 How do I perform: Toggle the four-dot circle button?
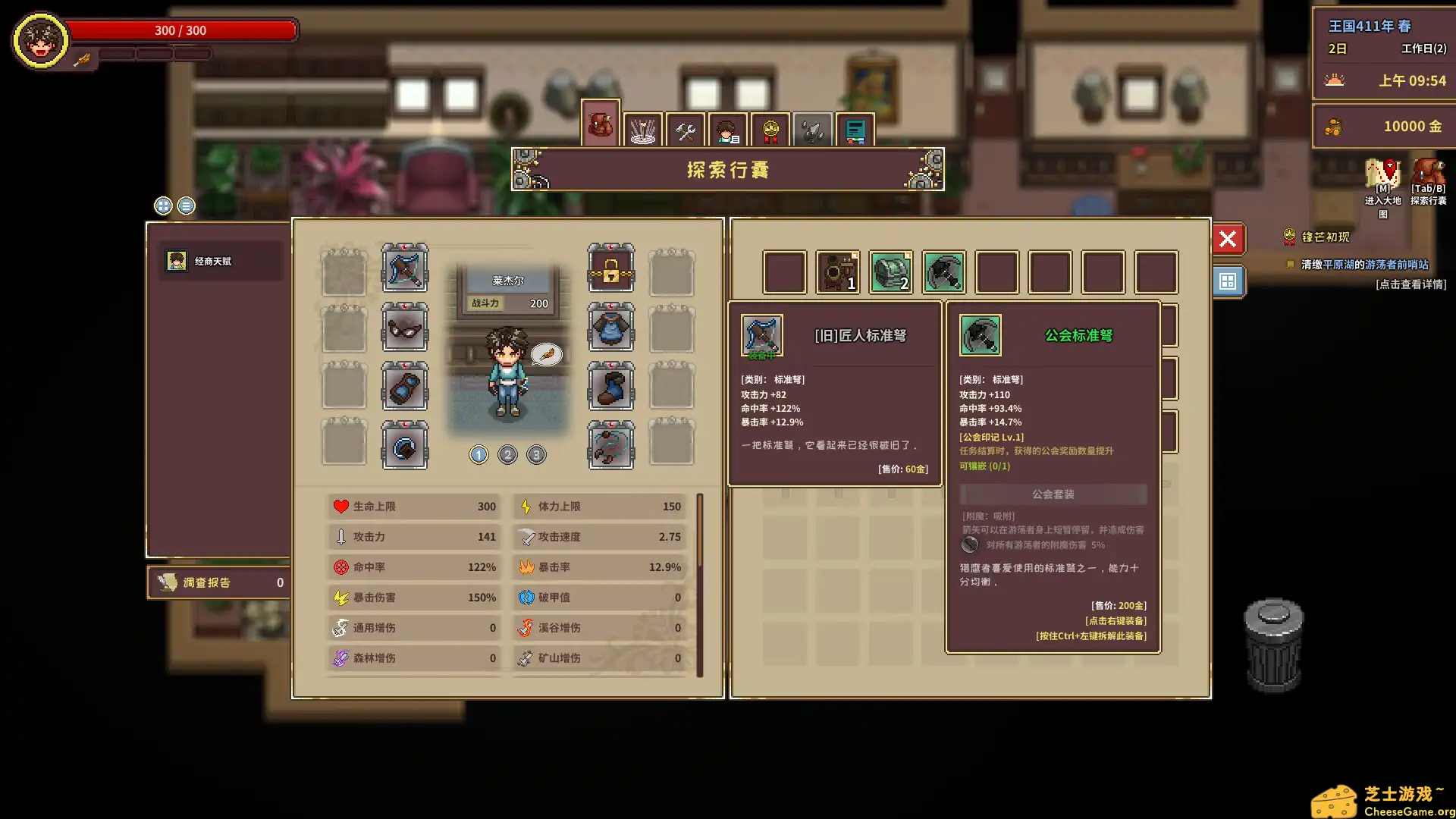point(163,206)
